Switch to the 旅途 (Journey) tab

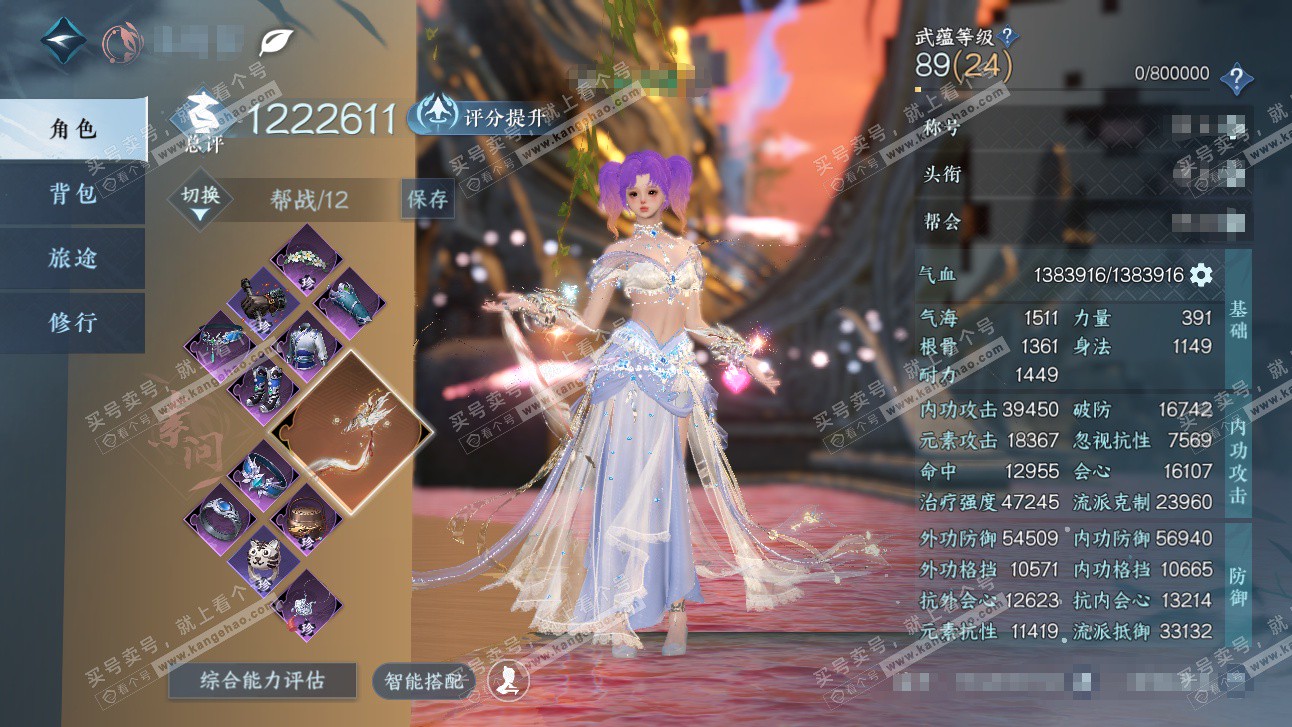[73, 258]
